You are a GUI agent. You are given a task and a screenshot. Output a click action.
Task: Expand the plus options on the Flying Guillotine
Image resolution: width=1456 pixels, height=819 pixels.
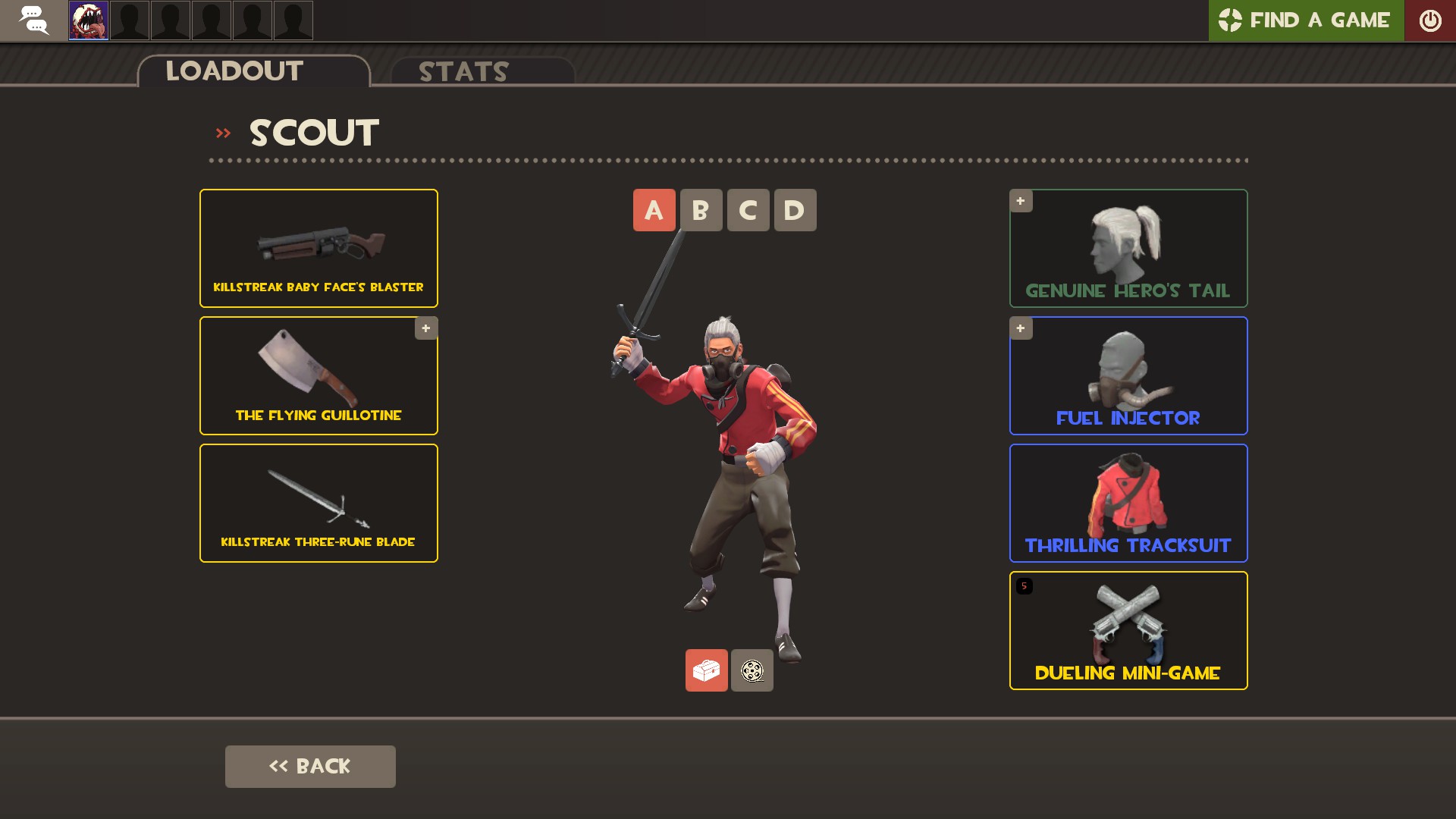(x=426, y=328)
